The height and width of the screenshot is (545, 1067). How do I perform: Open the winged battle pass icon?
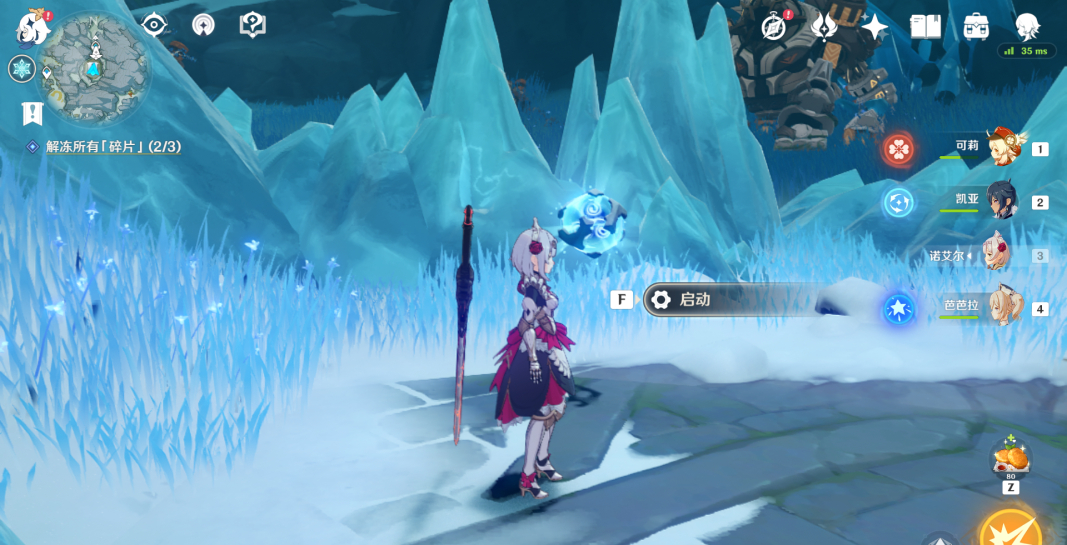coord(824,27)
